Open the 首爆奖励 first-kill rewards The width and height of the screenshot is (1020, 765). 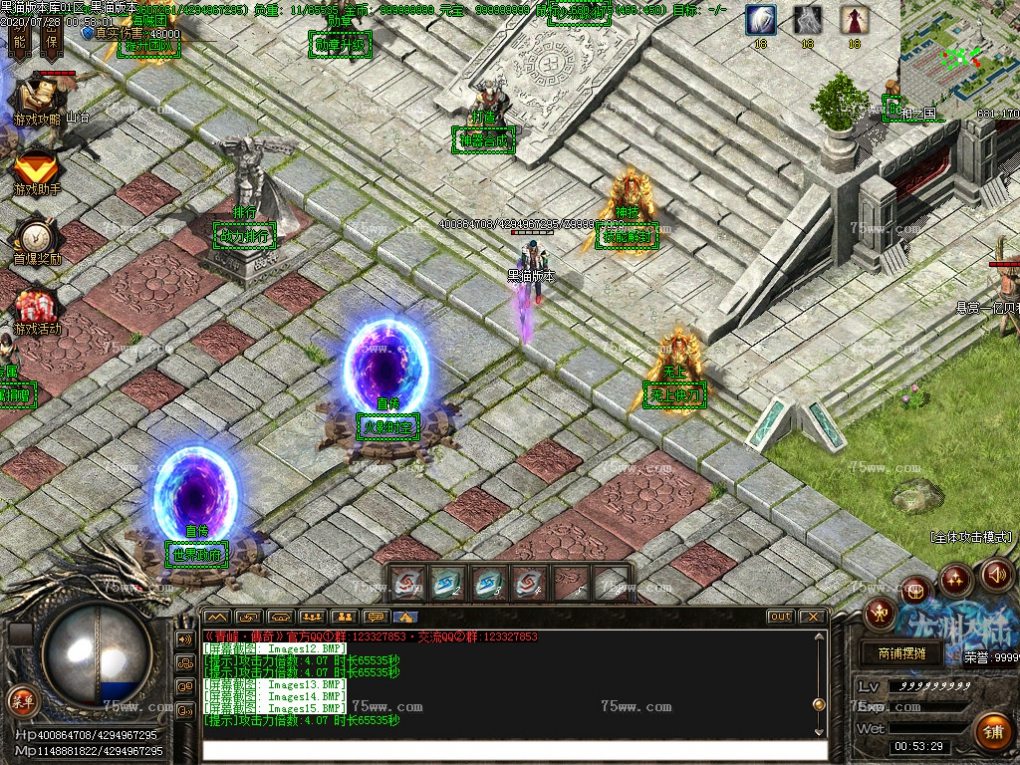pos(36,240)
